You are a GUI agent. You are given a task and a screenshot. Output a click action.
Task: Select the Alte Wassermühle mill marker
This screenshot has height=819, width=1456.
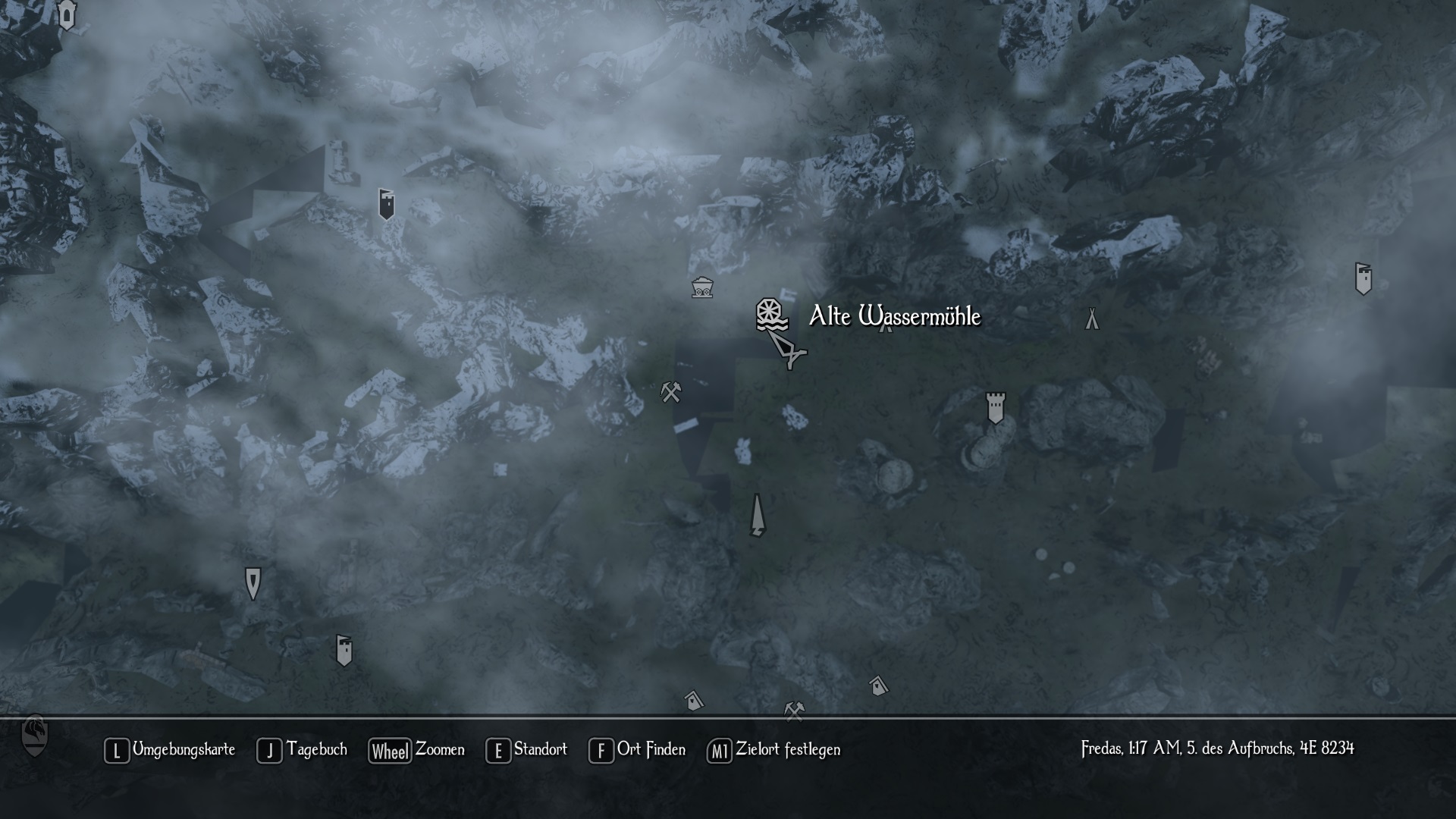tap(770, 315)
